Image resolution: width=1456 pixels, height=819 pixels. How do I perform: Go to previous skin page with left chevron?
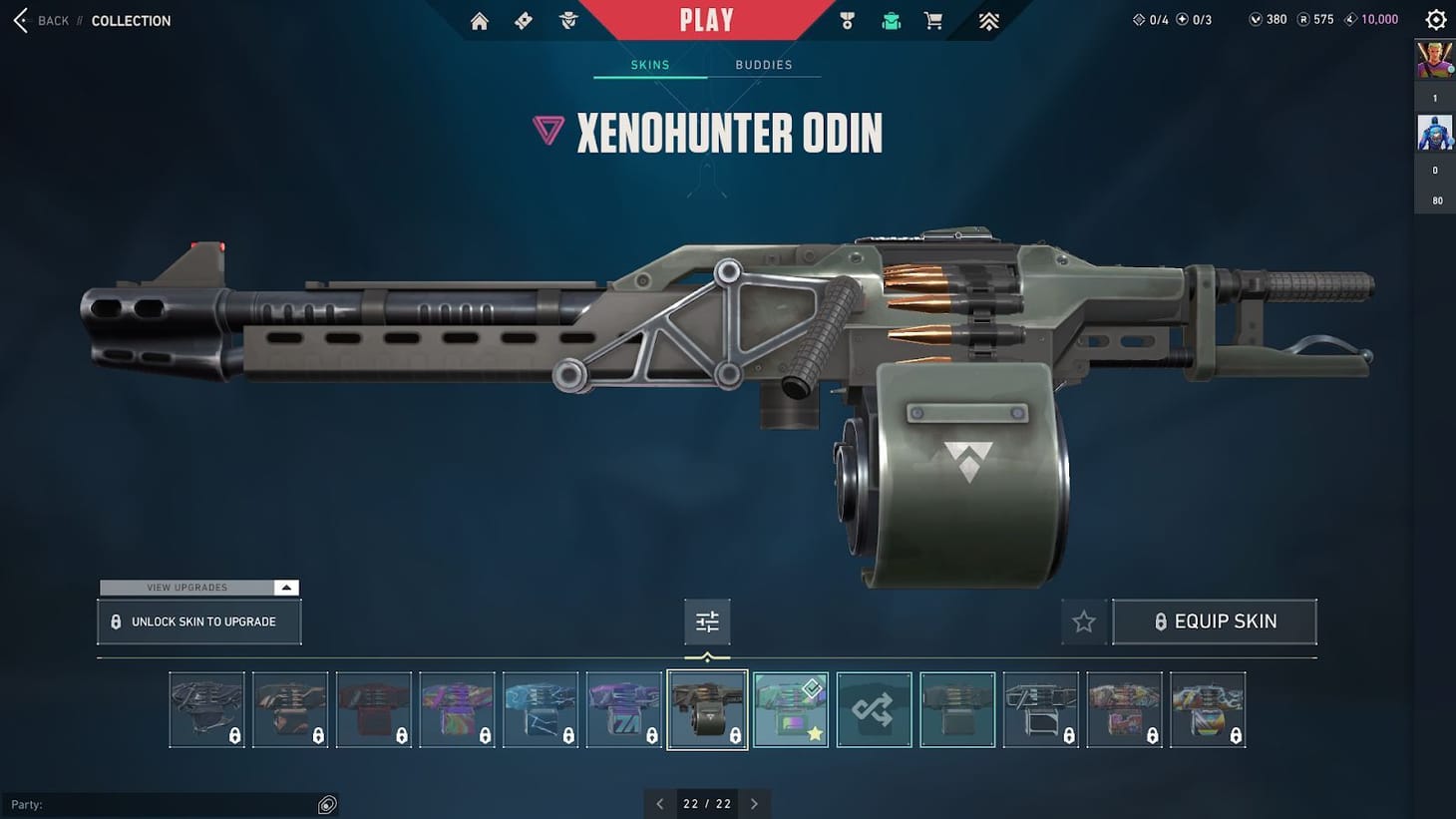[x=660, y=803]
